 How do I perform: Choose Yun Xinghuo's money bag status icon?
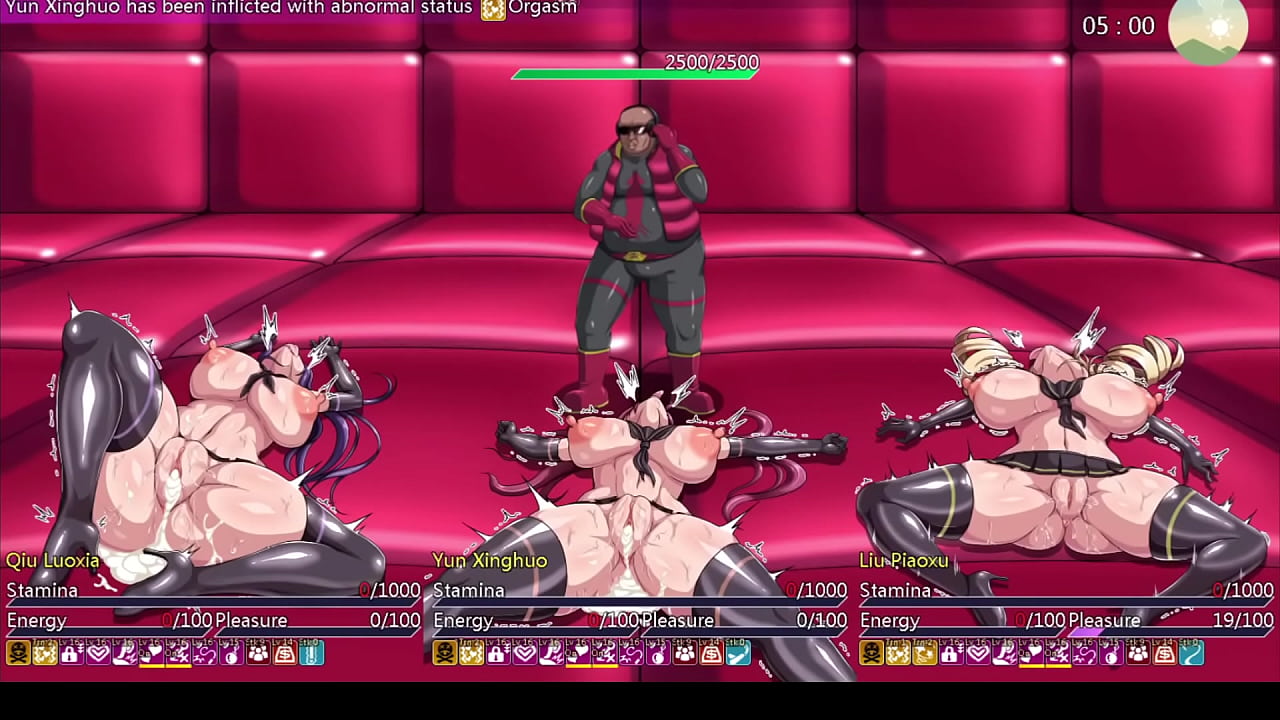click(x=711, y=653)
